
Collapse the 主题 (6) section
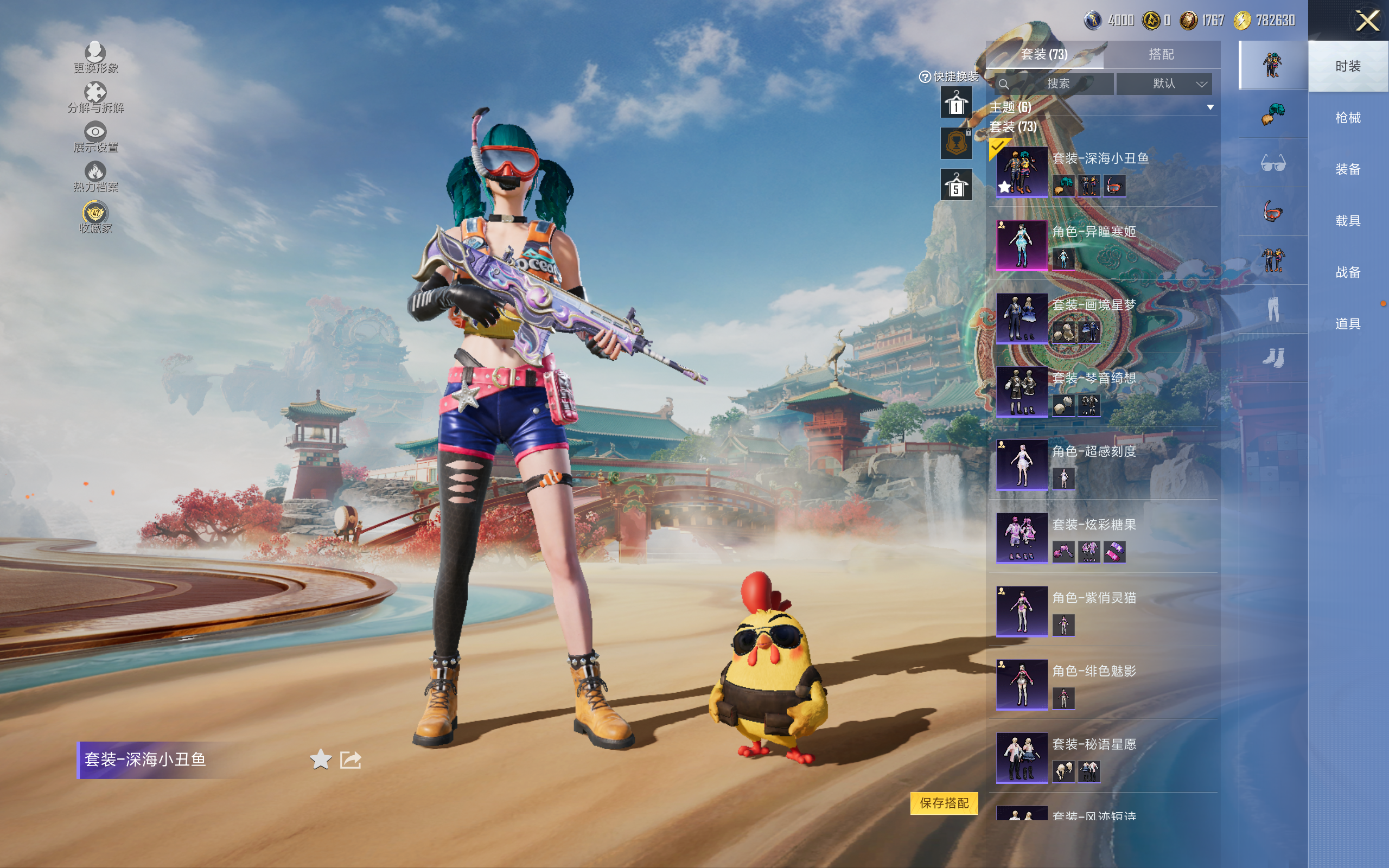[1210, 107]
